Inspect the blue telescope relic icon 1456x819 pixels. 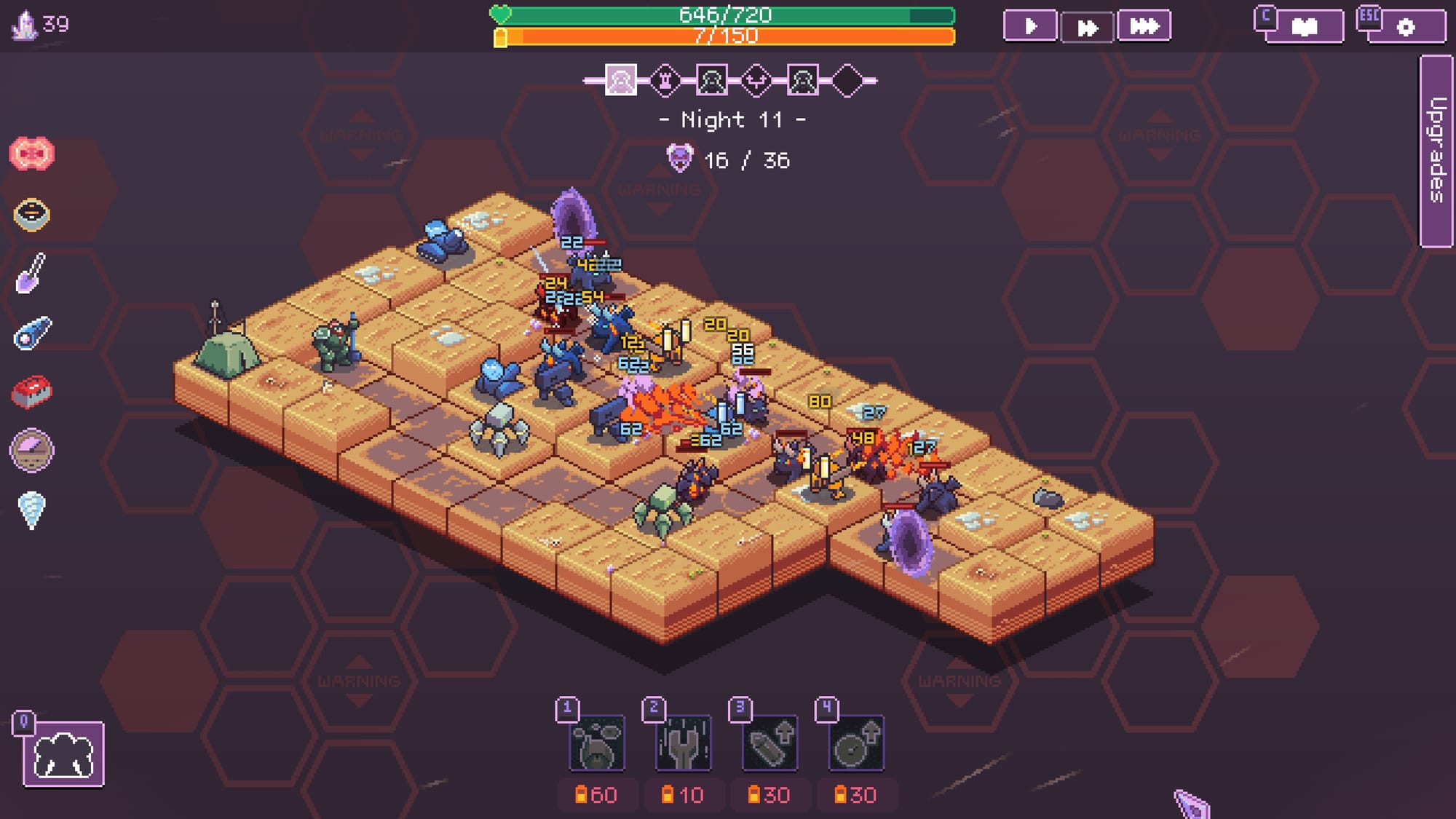click(x=31, y=333)
